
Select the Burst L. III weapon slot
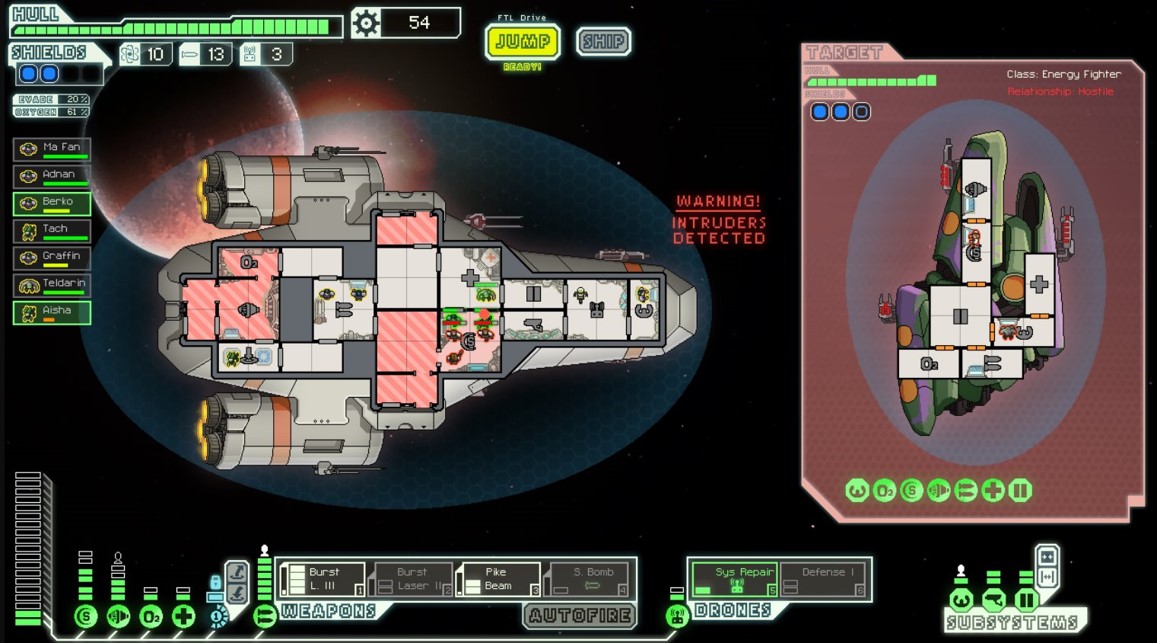click(x=323, y=579)
